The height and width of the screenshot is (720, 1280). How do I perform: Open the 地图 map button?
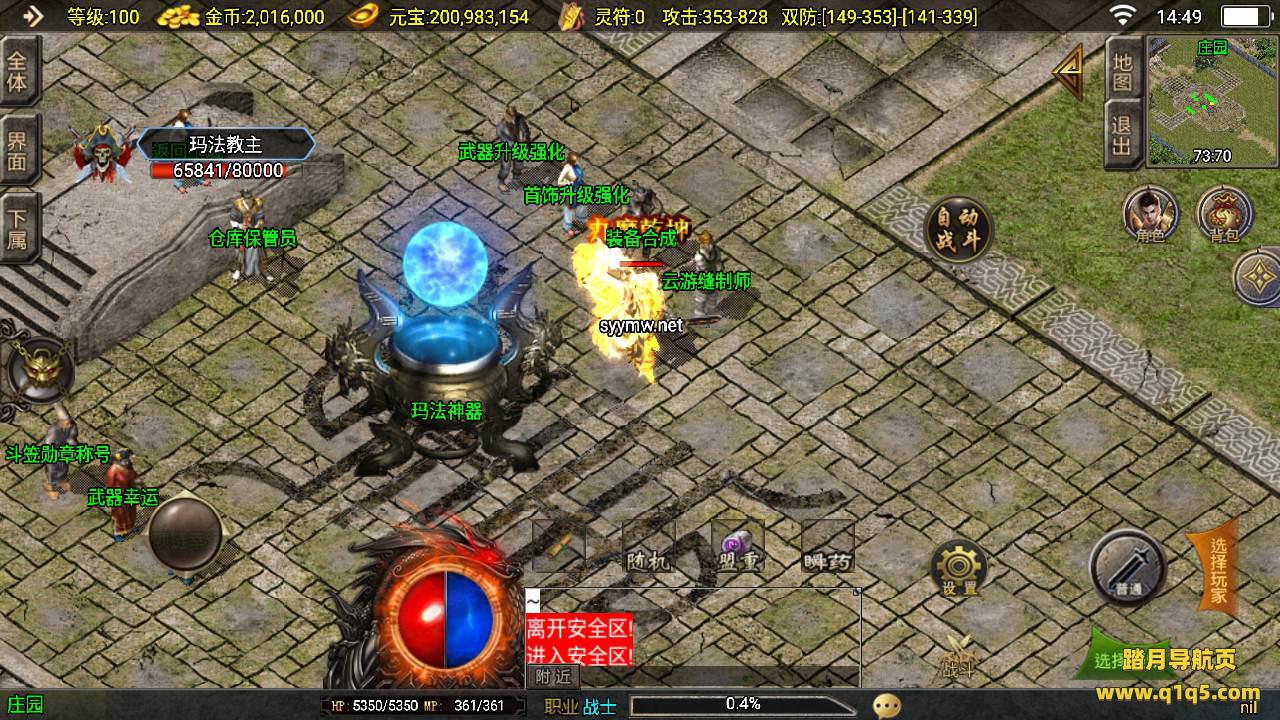coord(1123,70)
